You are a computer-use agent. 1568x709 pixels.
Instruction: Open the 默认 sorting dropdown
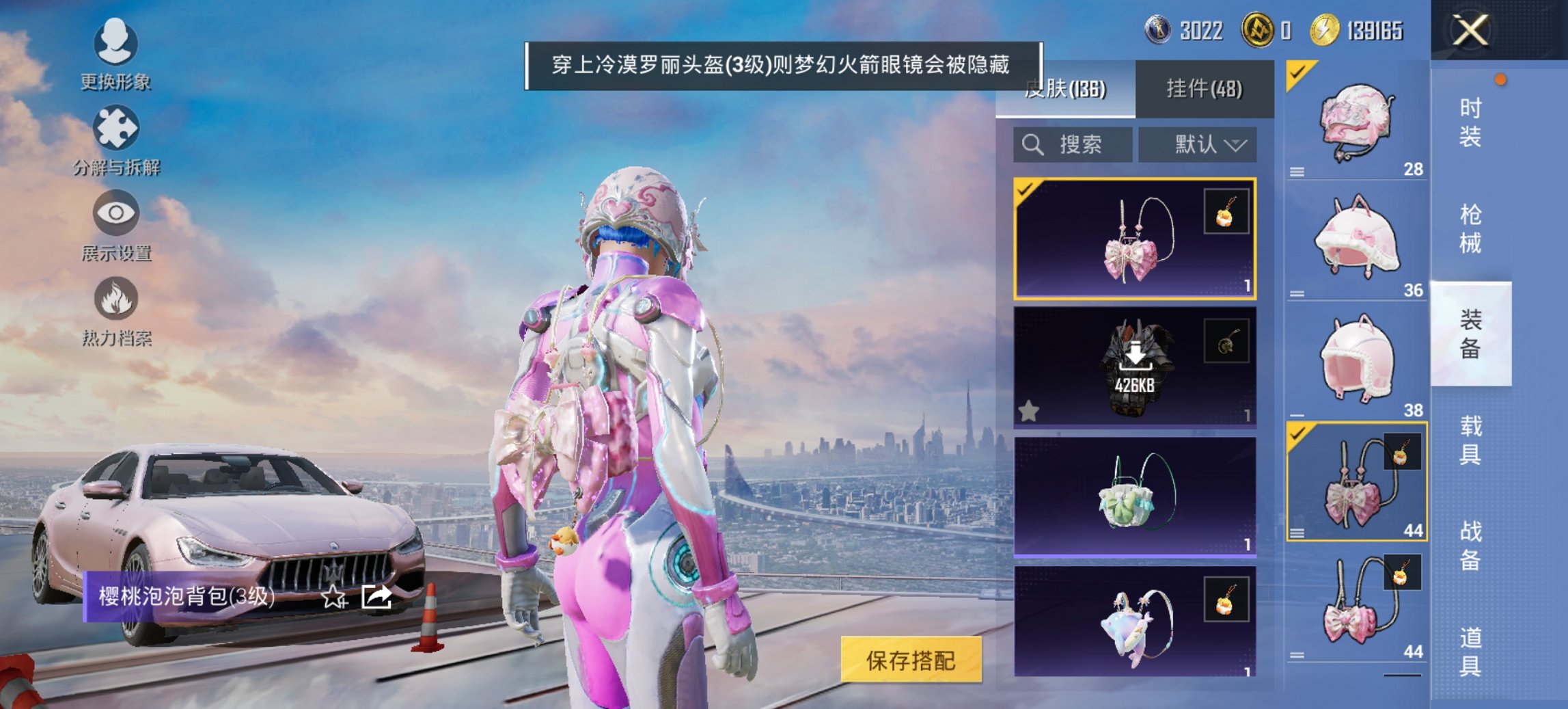click(x=1198, y=144)
